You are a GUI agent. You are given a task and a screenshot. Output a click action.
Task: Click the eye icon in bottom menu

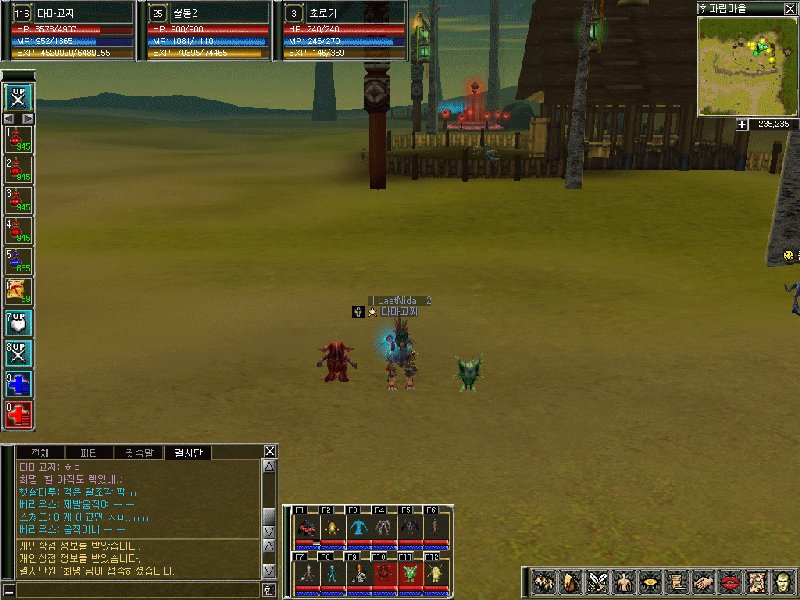(650, 582)
